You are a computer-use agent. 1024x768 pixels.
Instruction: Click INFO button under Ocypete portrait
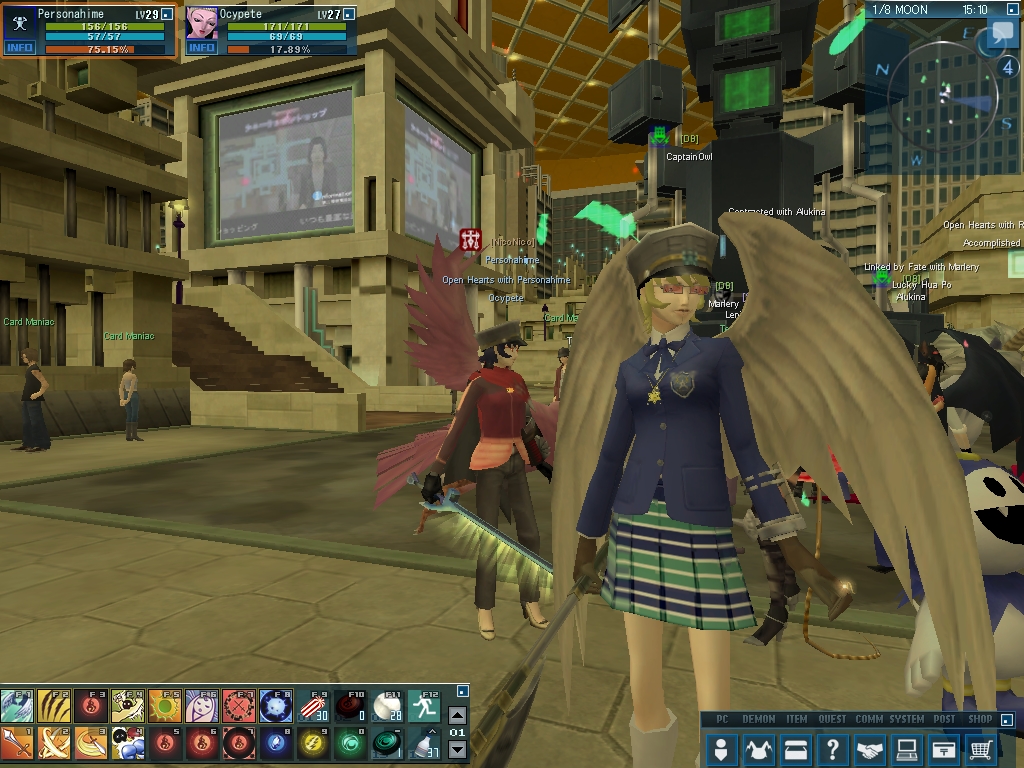[x=201, y=48]
